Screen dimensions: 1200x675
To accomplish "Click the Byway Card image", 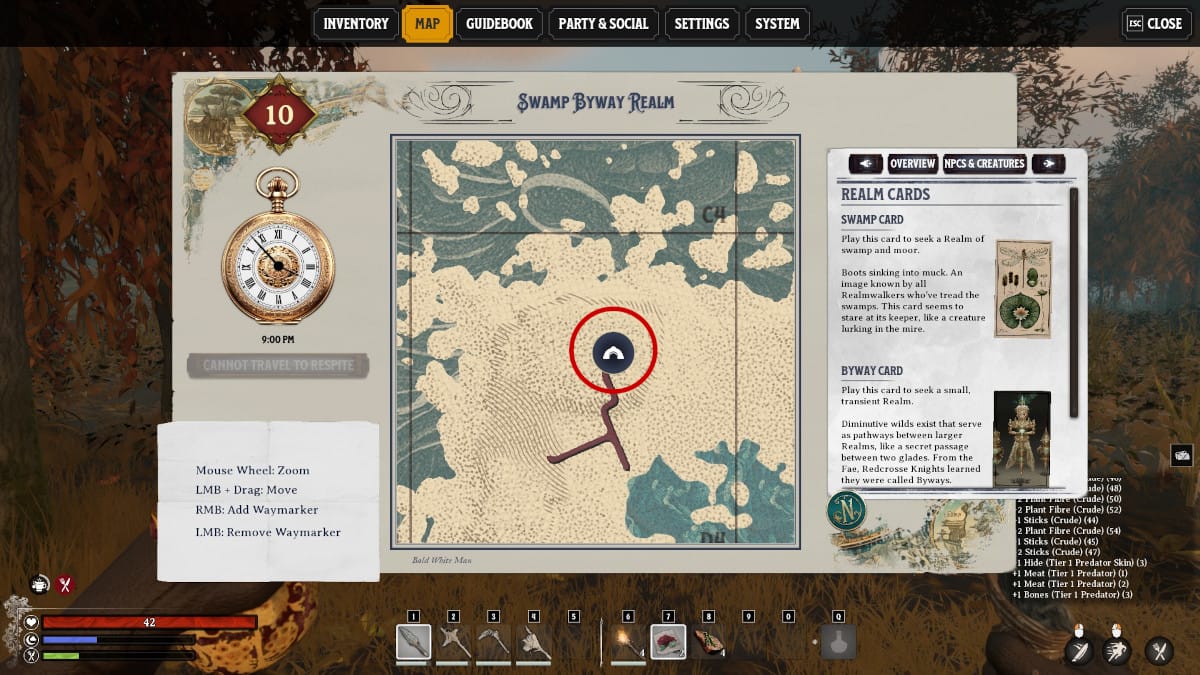I will tap(1021, 437).
